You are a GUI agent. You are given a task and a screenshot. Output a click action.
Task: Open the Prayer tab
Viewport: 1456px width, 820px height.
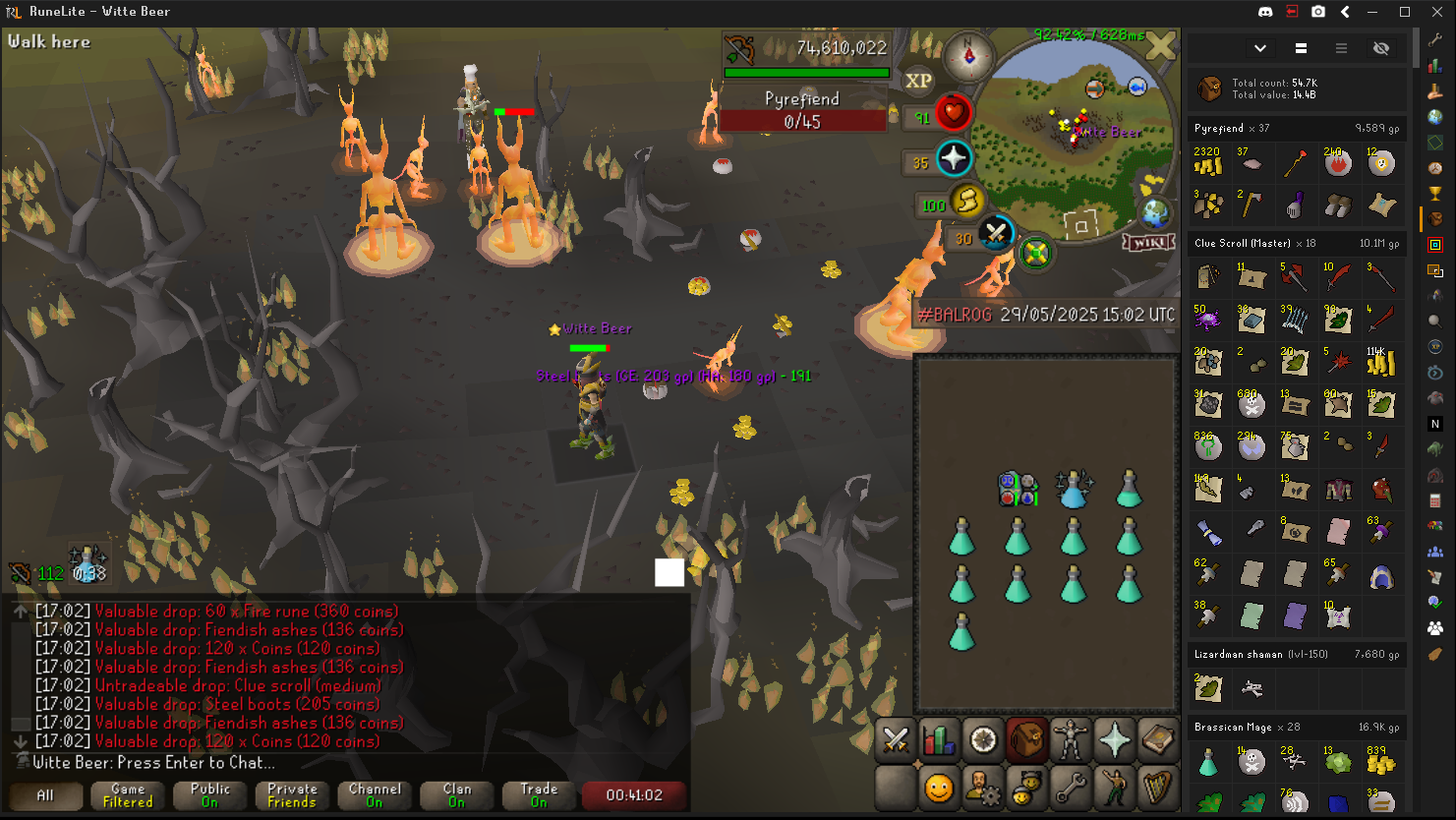tap(1115, 740)
